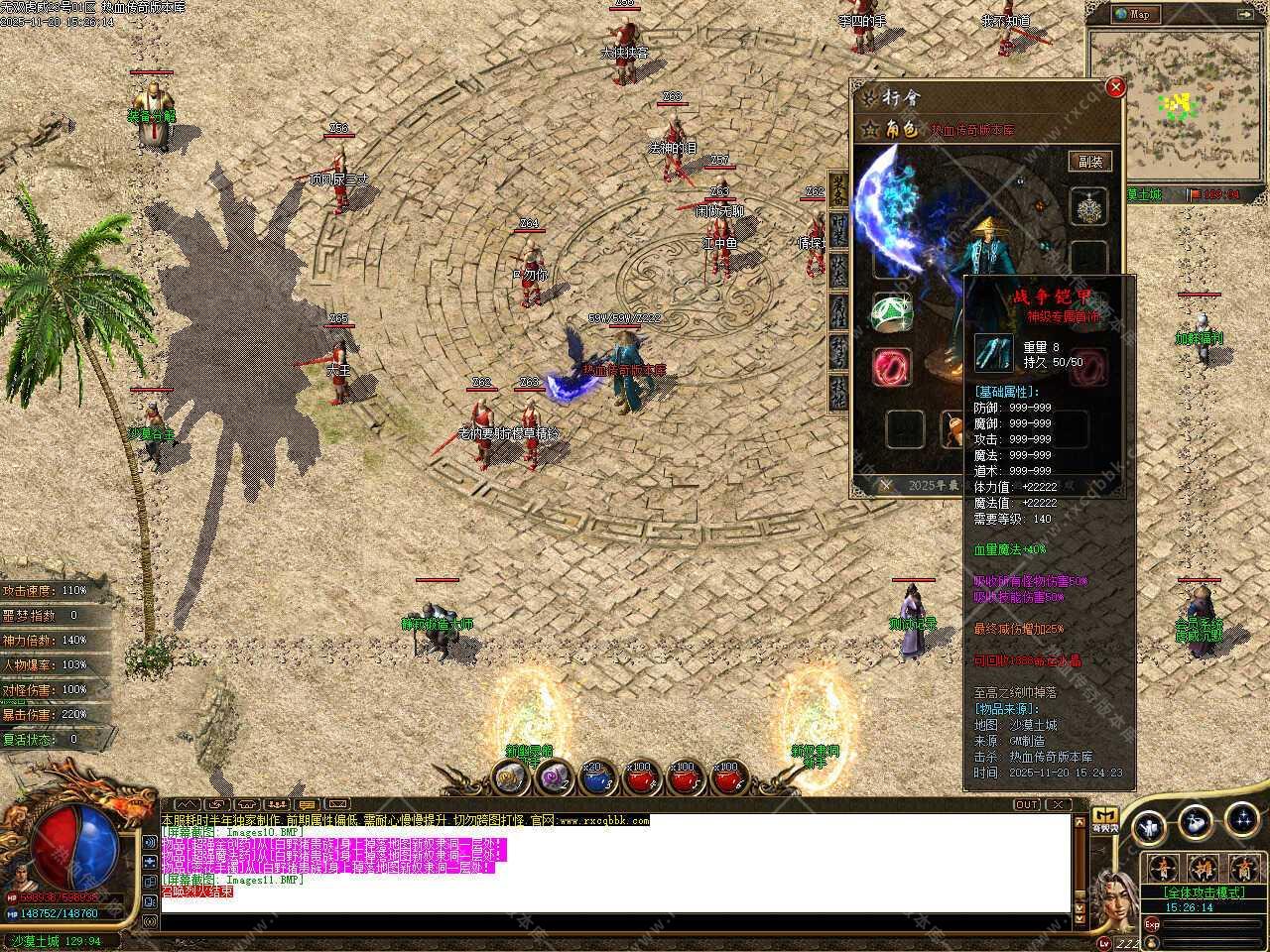Select the 角色 character tab

tap(901, 129)
